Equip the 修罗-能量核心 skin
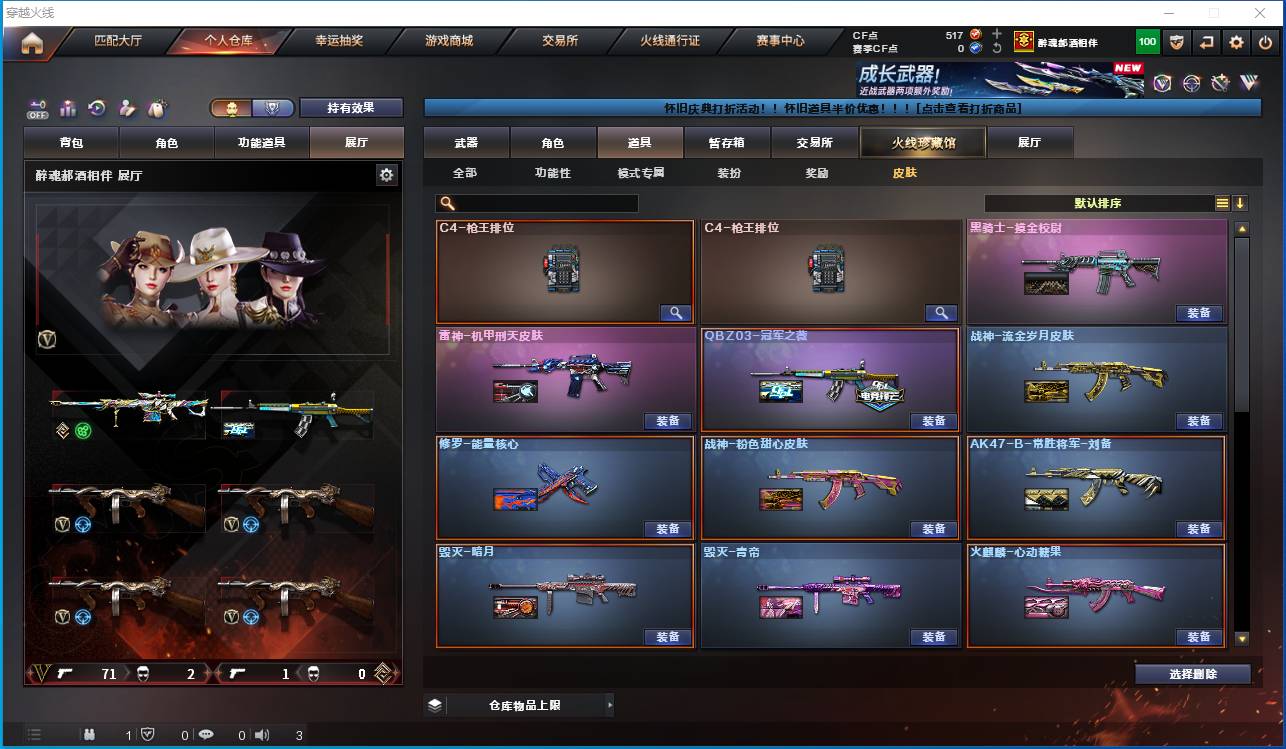The height and width of the screenshot is (749, 1286). pos(668,529)
